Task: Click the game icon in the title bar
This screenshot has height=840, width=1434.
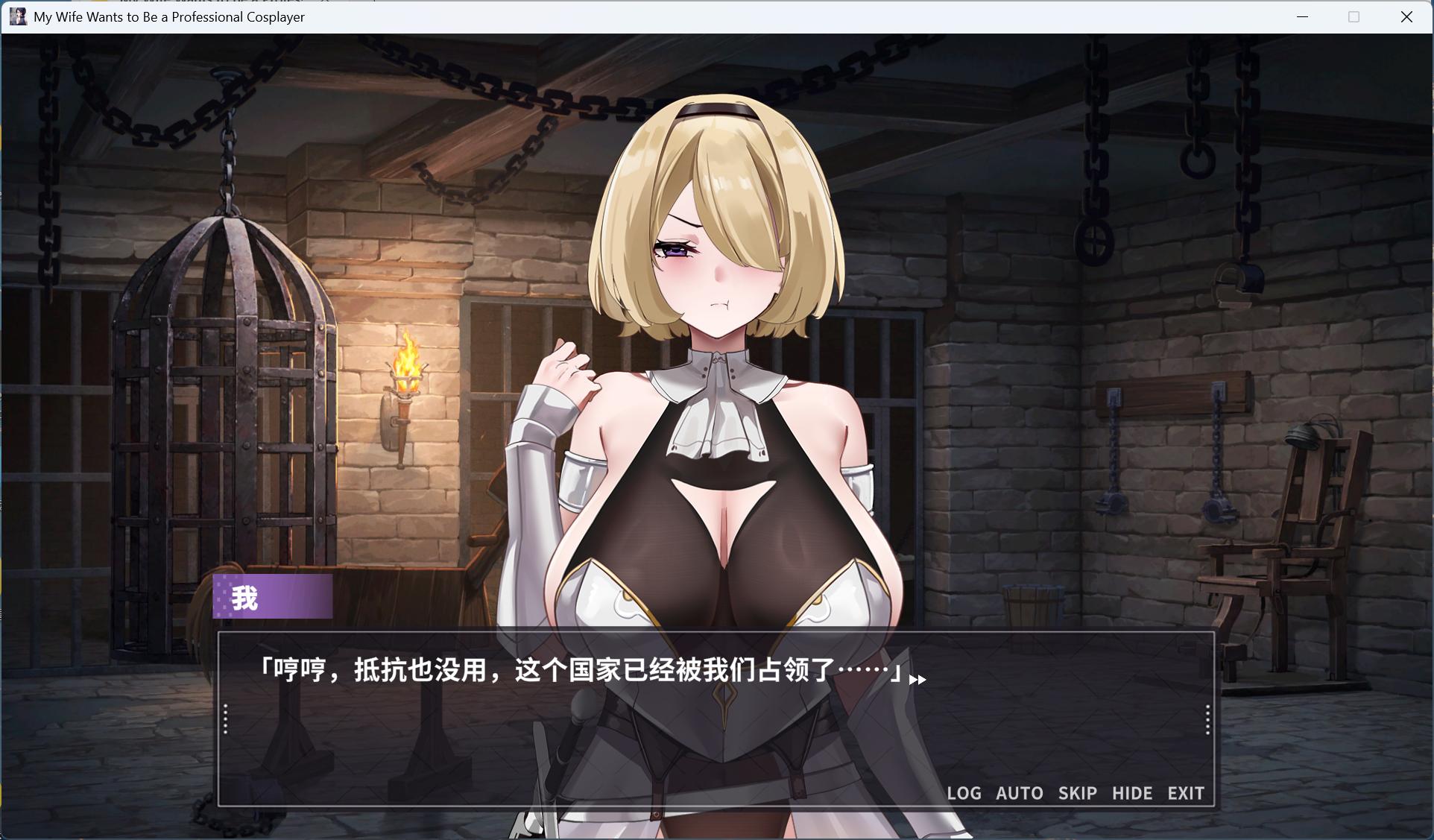Action: tap(18, 16)
